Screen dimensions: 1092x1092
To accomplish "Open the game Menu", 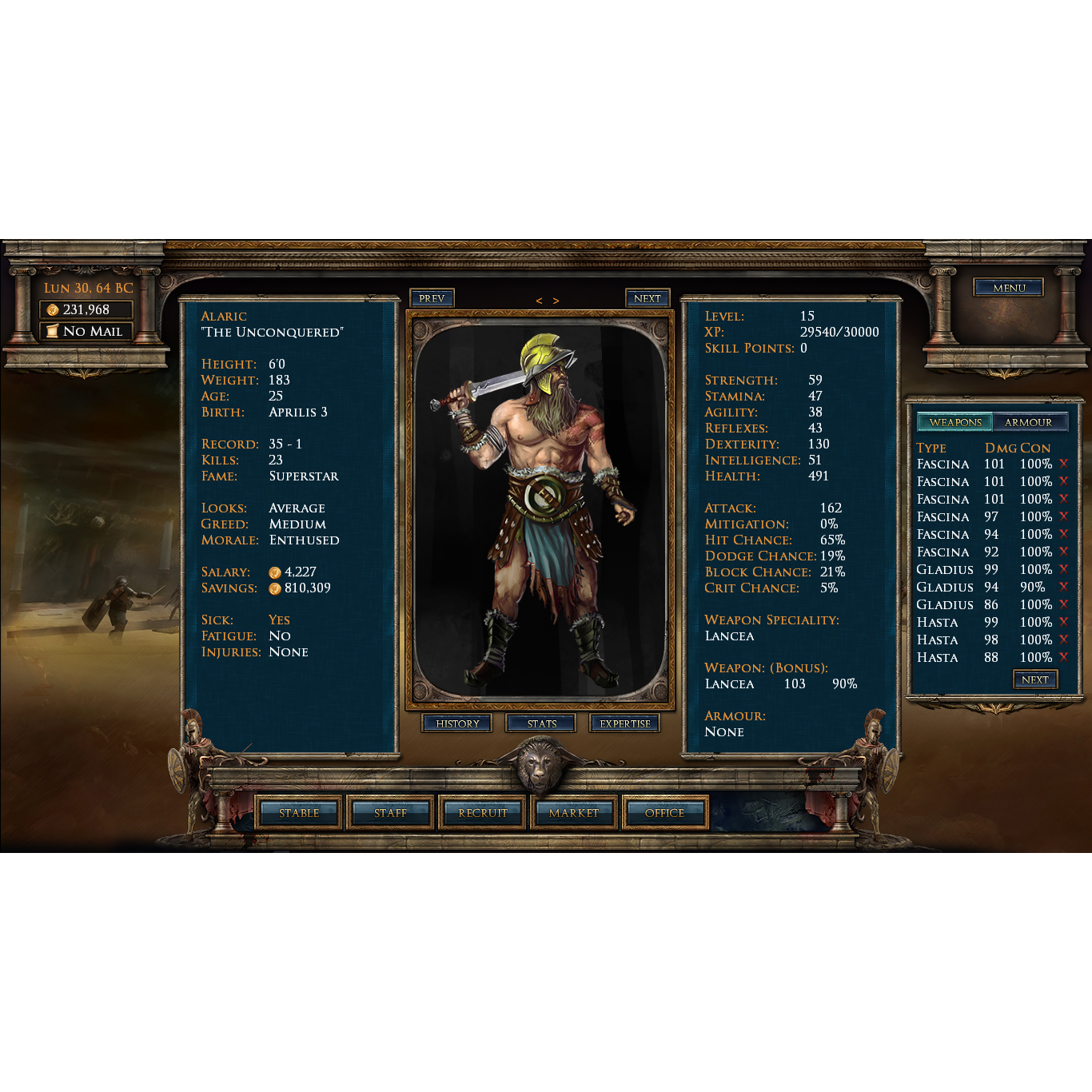I will tap(1008, 288).
